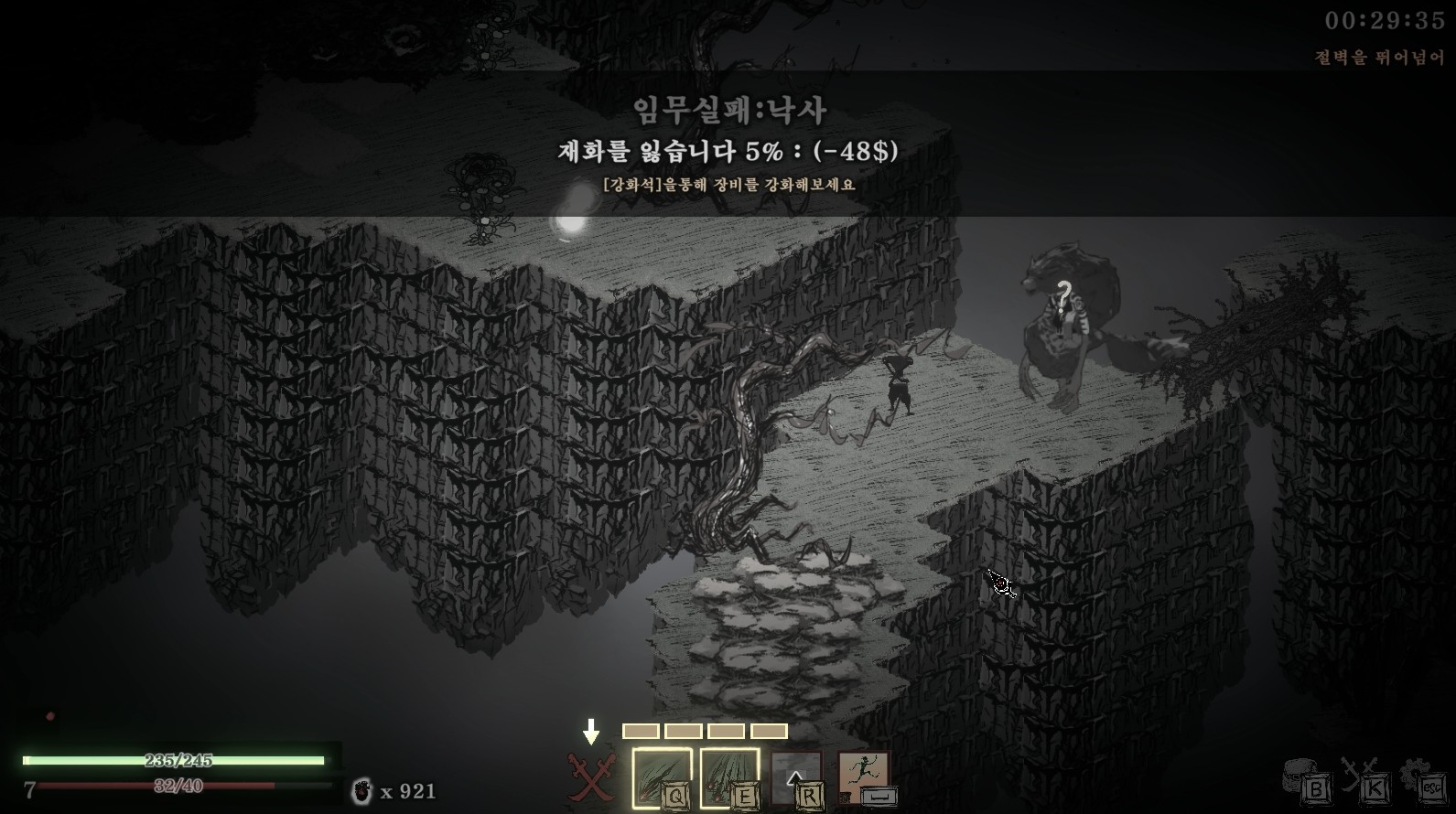This screenshot has width=1456, height=814.
Task: Use the triple falling slash skill
Action: [x=729, y=777]
